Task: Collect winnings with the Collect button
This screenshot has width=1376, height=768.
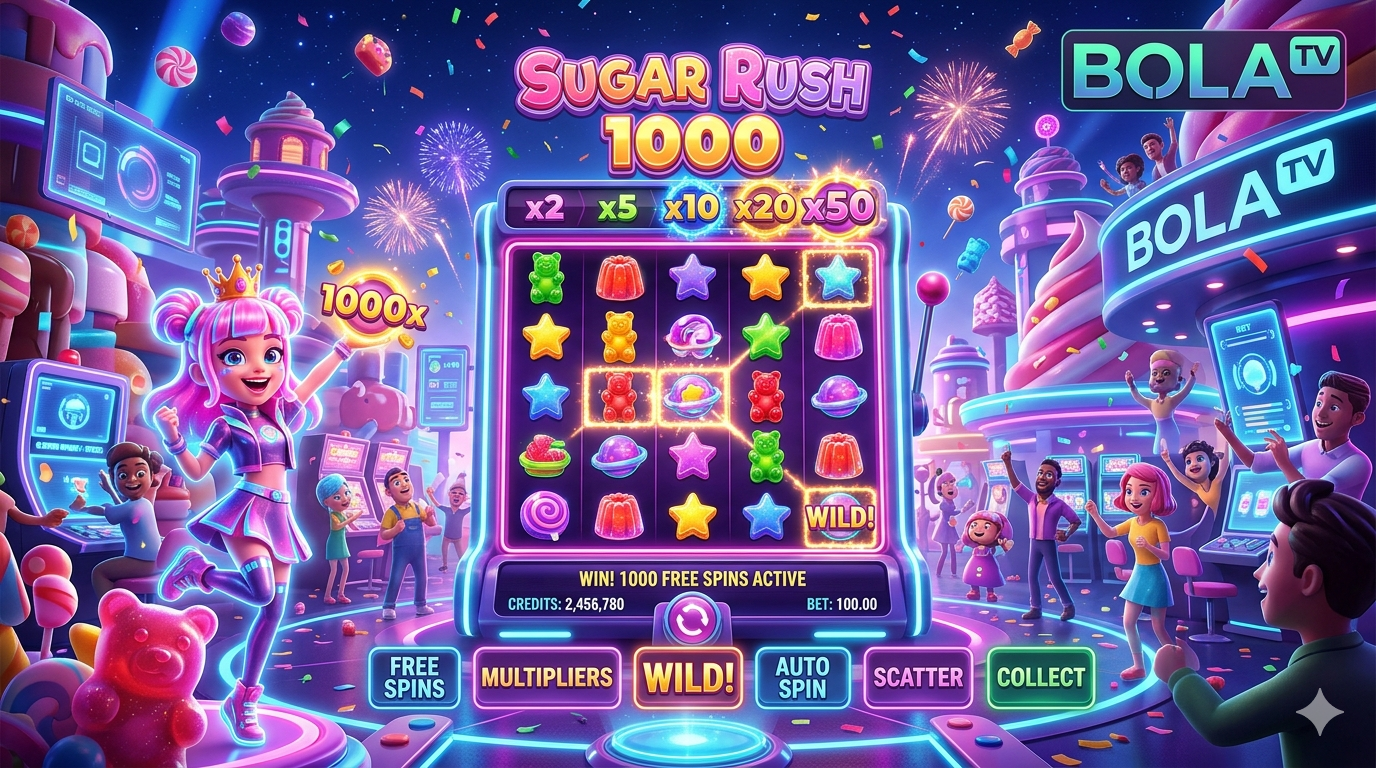Action: point(1040,677)
